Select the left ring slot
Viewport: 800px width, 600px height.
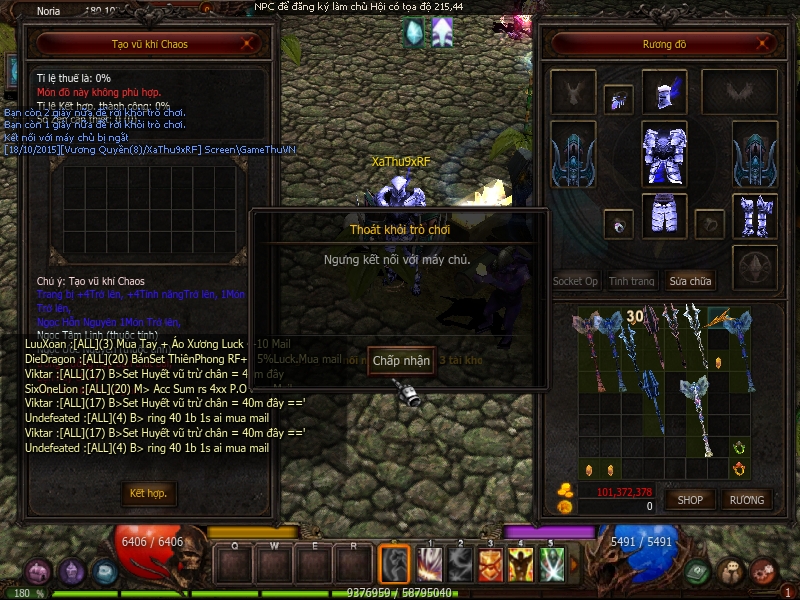point(618,224)
